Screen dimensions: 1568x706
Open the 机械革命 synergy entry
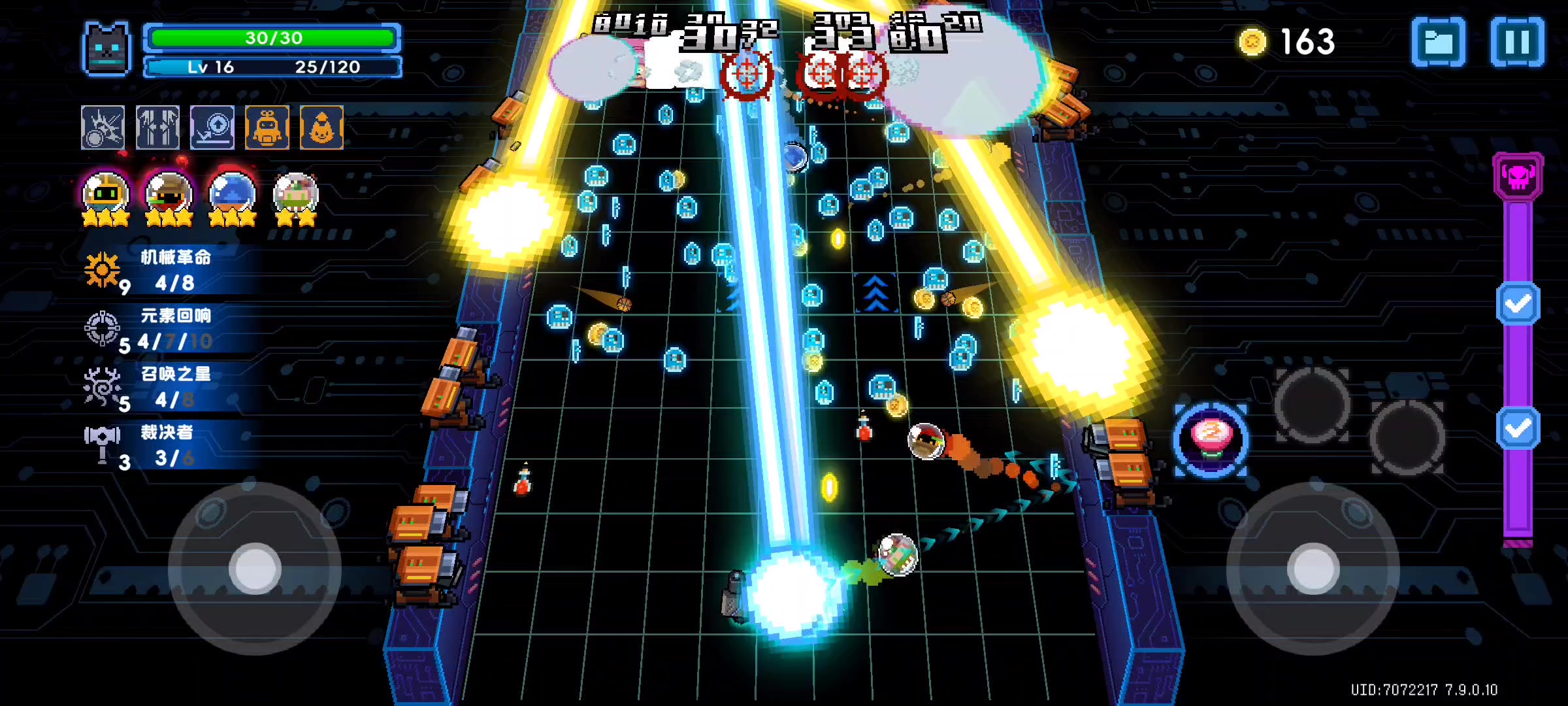170,270
